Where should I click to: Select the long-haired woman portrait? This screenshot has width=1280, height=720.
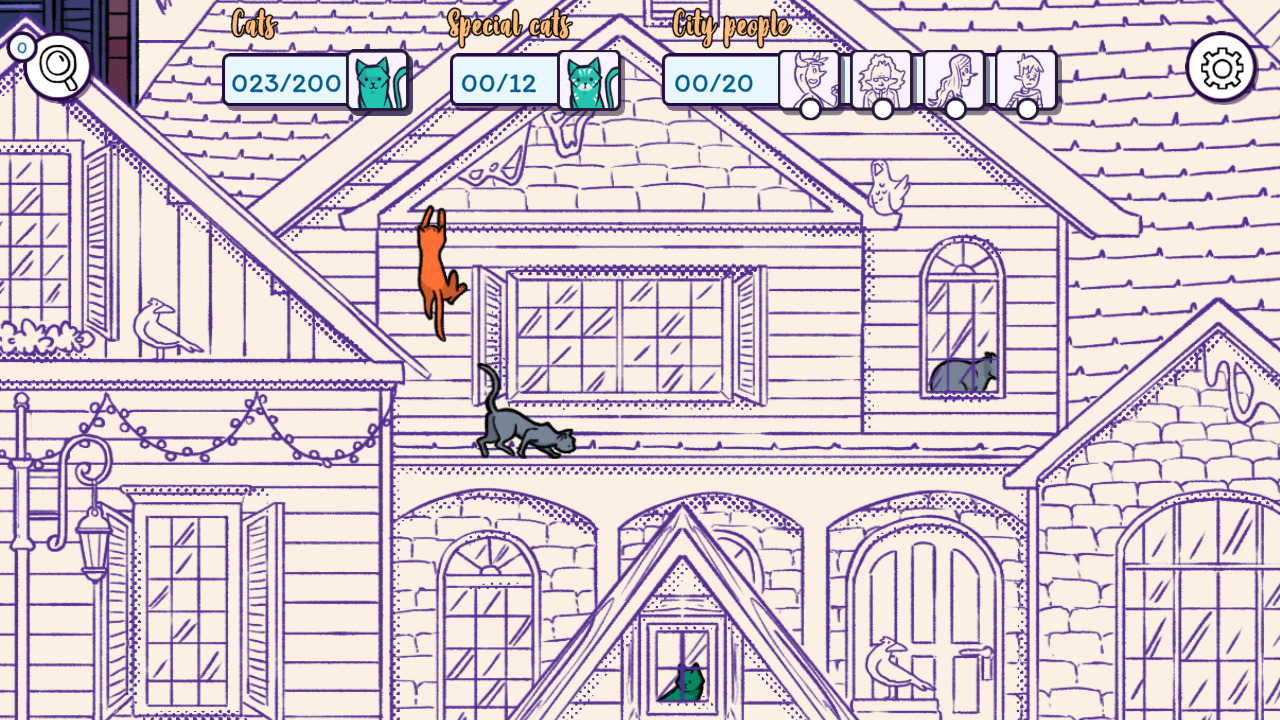coord(954,78)
